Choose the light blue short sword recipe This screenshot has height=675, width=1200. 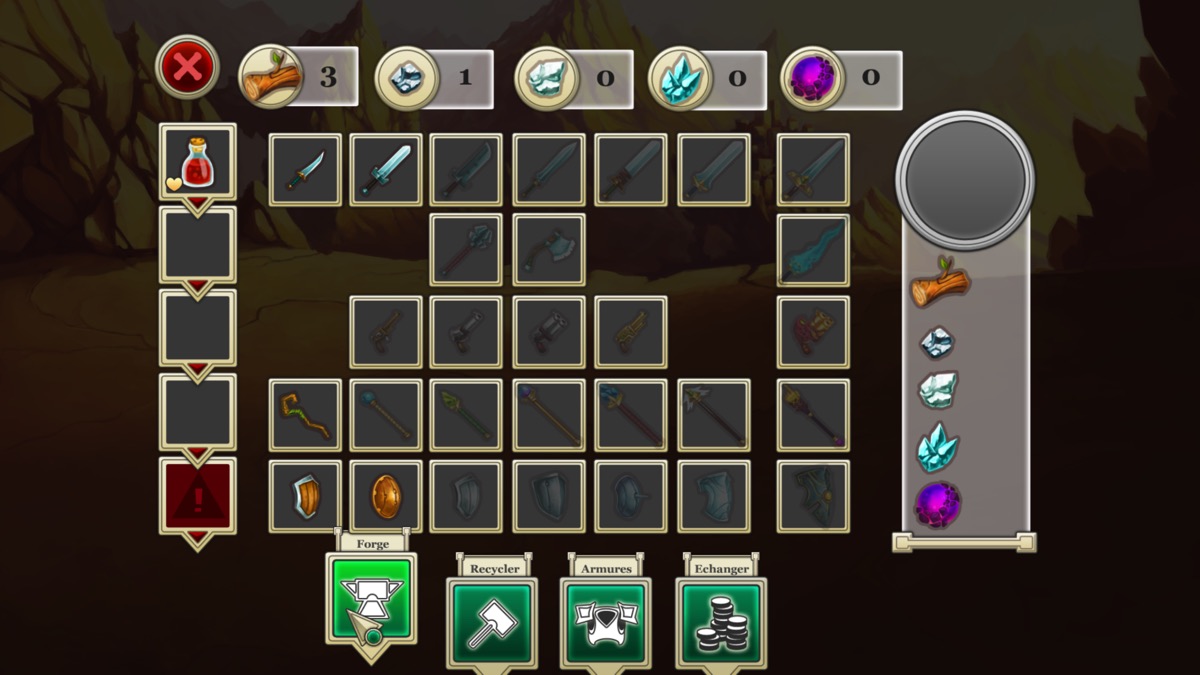coord(386,170)
